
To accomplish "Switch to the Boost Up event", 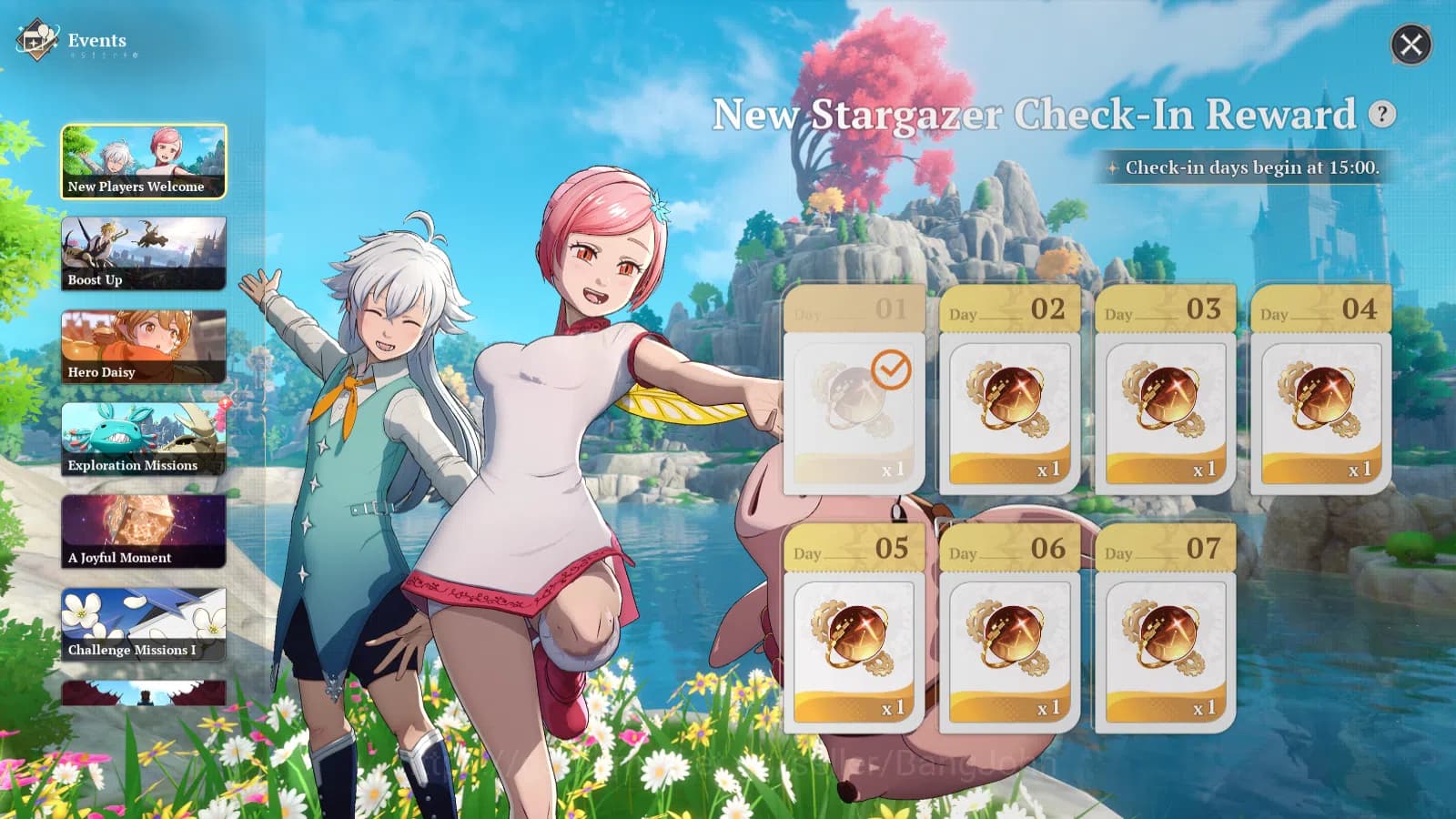I will pyautogui.click(x=143, y=253).
